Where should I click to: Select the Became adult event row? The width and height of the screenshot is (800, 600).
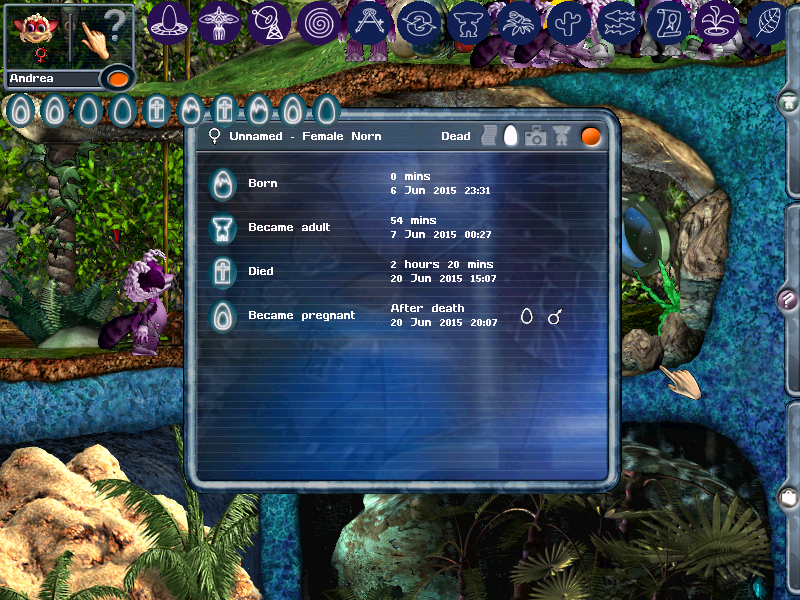tap(289, 228)
